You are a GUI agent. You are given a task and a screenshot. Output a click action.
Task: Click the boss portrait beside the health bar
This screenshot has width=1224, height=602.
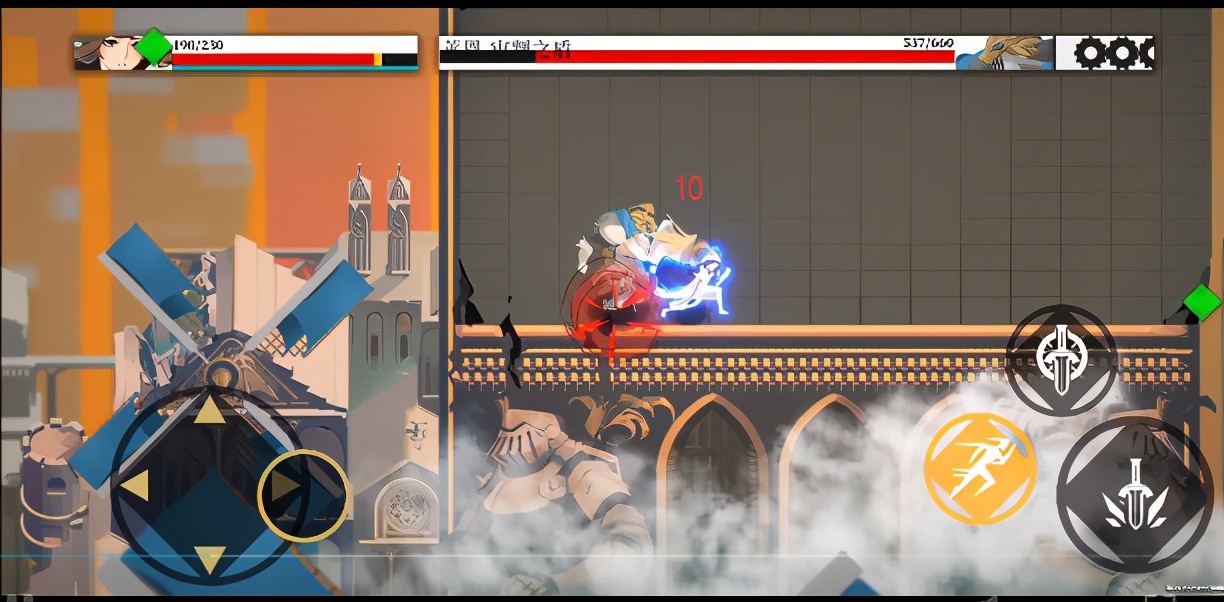pos(1004,53)
